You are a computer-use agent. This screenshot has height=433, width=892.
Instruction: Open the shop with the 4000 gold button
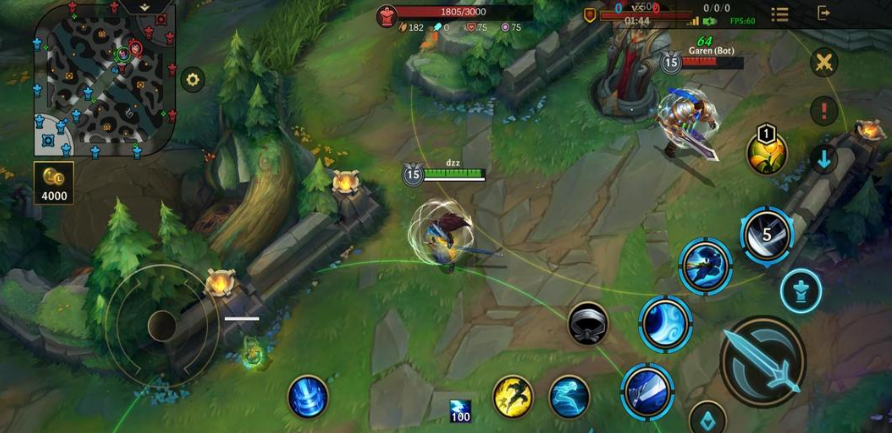pyautogui.click(x=54, y=183)
